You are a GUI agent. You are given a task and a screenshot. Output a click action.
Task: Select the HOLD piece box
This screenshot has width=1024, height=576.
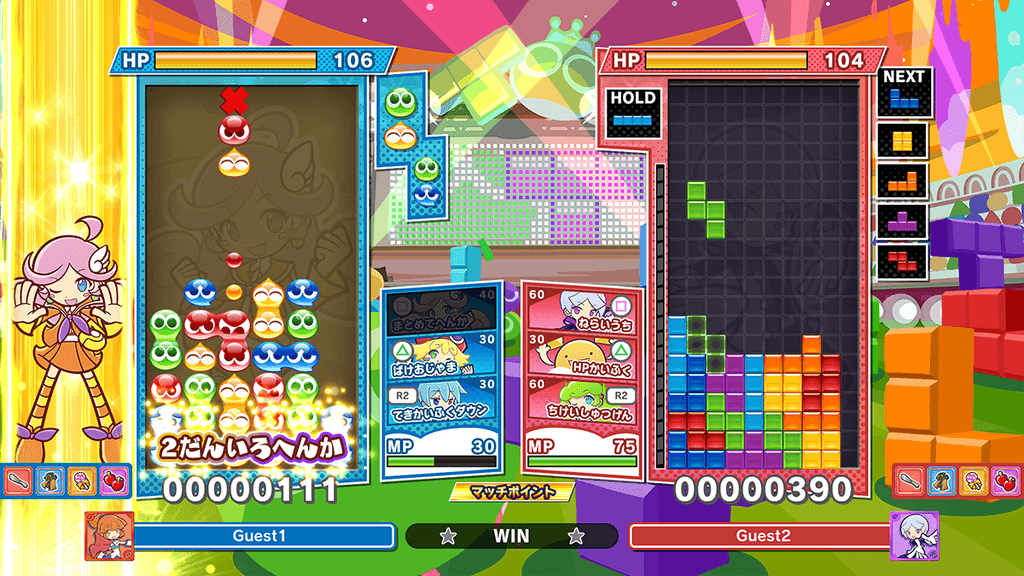[x=632, y=111]
